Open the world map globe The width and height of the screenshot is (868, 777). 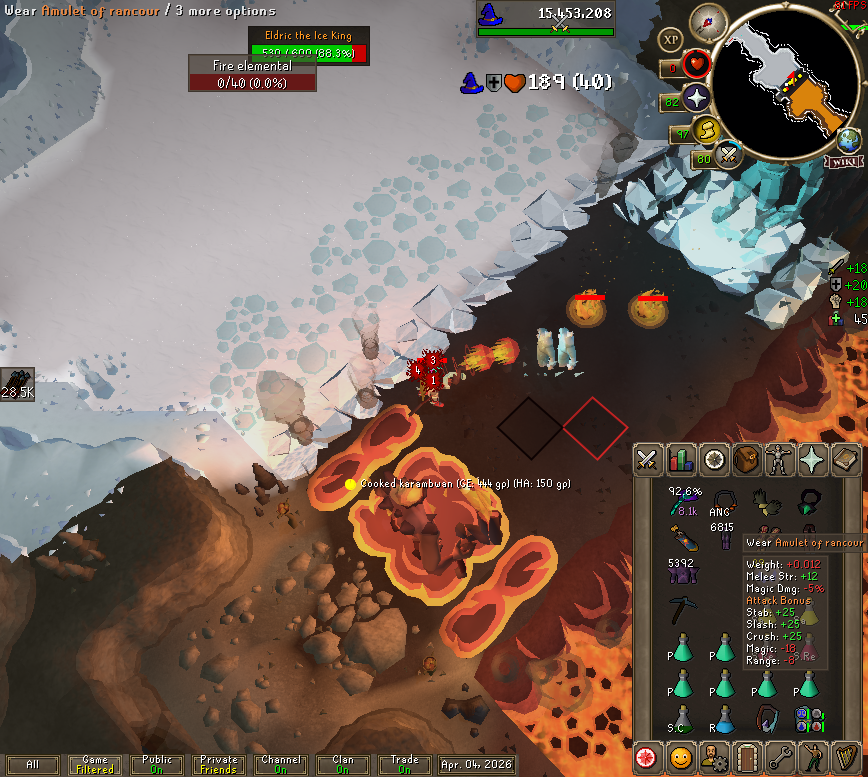point(848,139)
